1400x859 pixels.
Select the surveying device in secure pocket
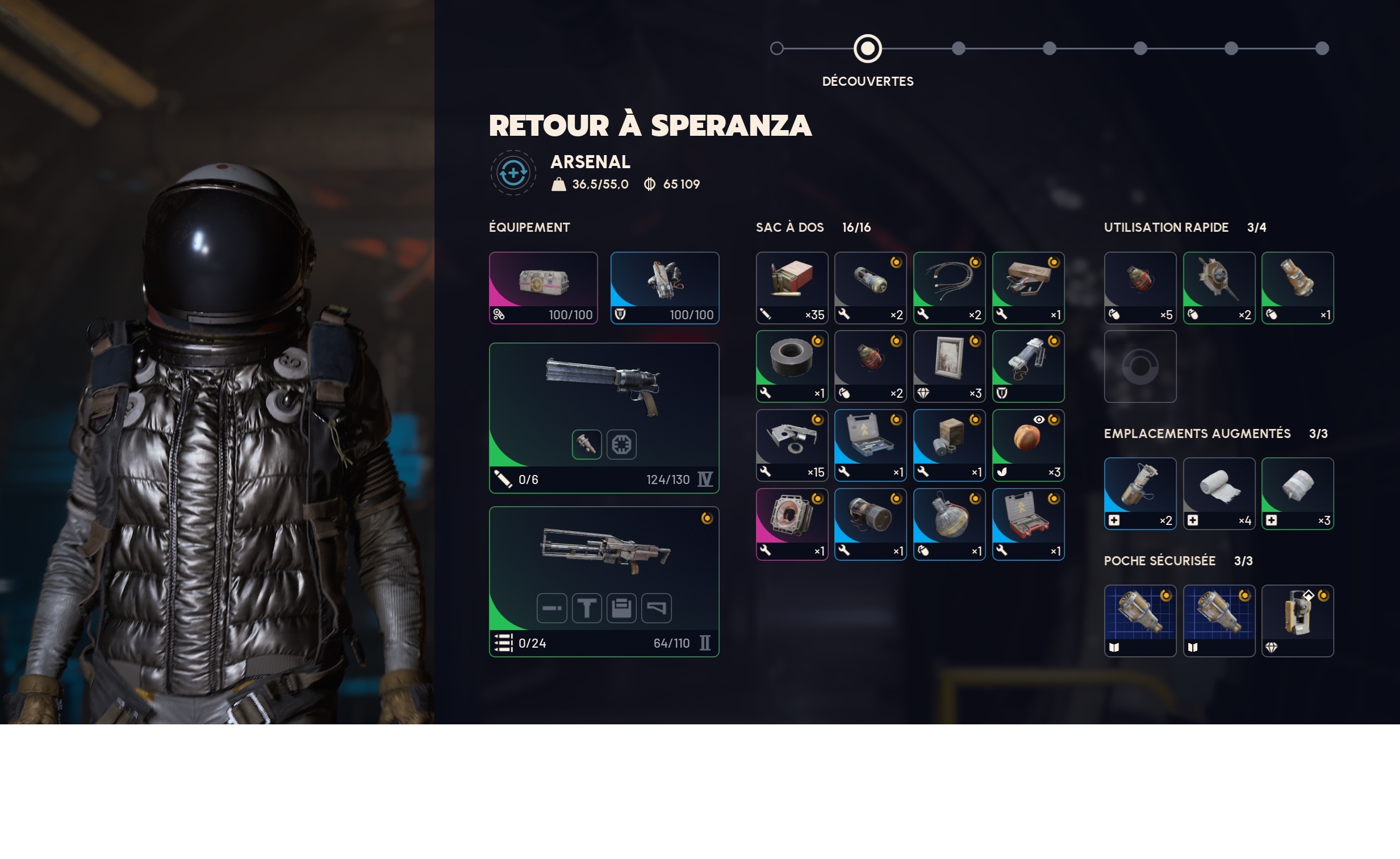pyautogui.click(x=1297, y=620)
